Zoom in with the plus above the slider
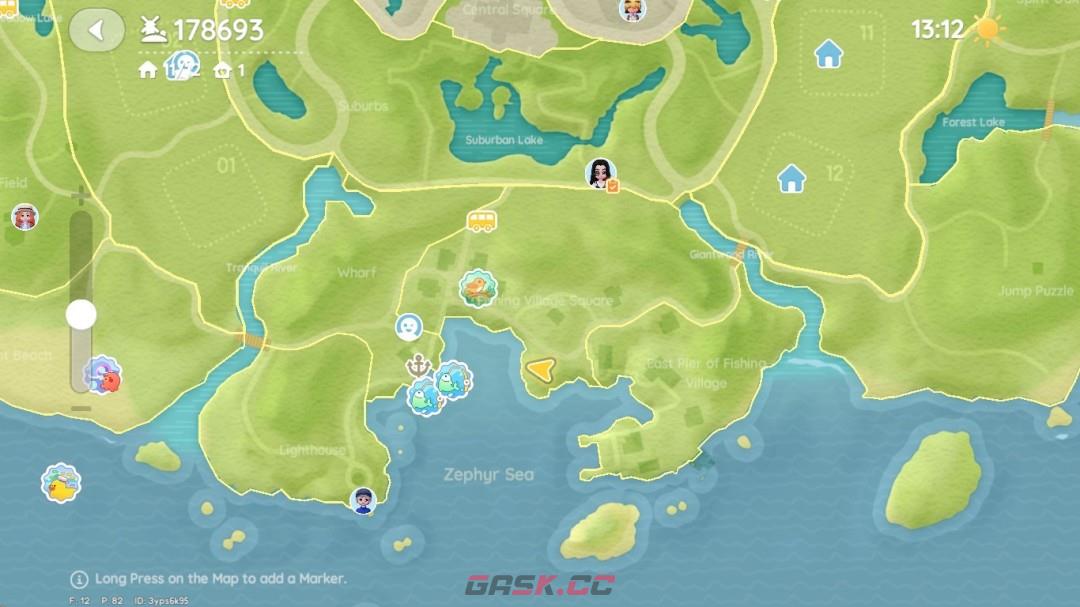Viewport: 1080px width, 607px height. [x=81, y=195]
